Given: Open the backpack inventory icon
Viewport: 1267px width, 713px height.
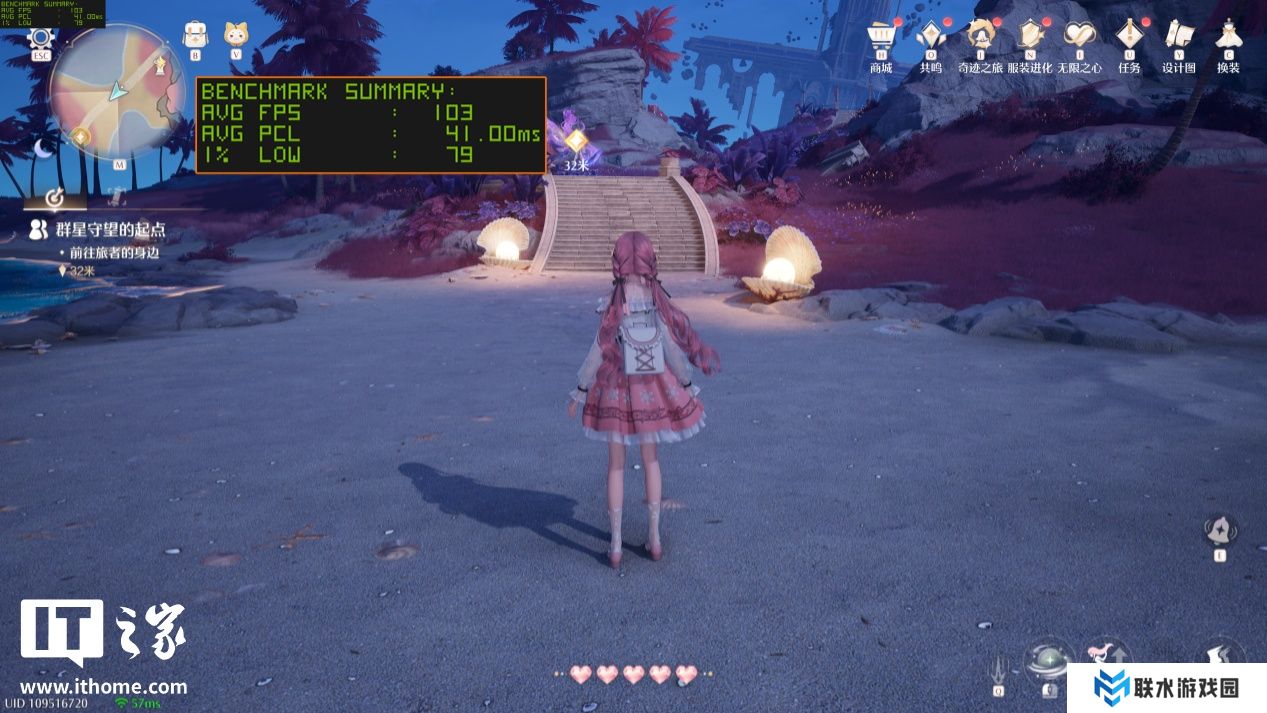Looking at the screenshot, I should click(195, 36).
